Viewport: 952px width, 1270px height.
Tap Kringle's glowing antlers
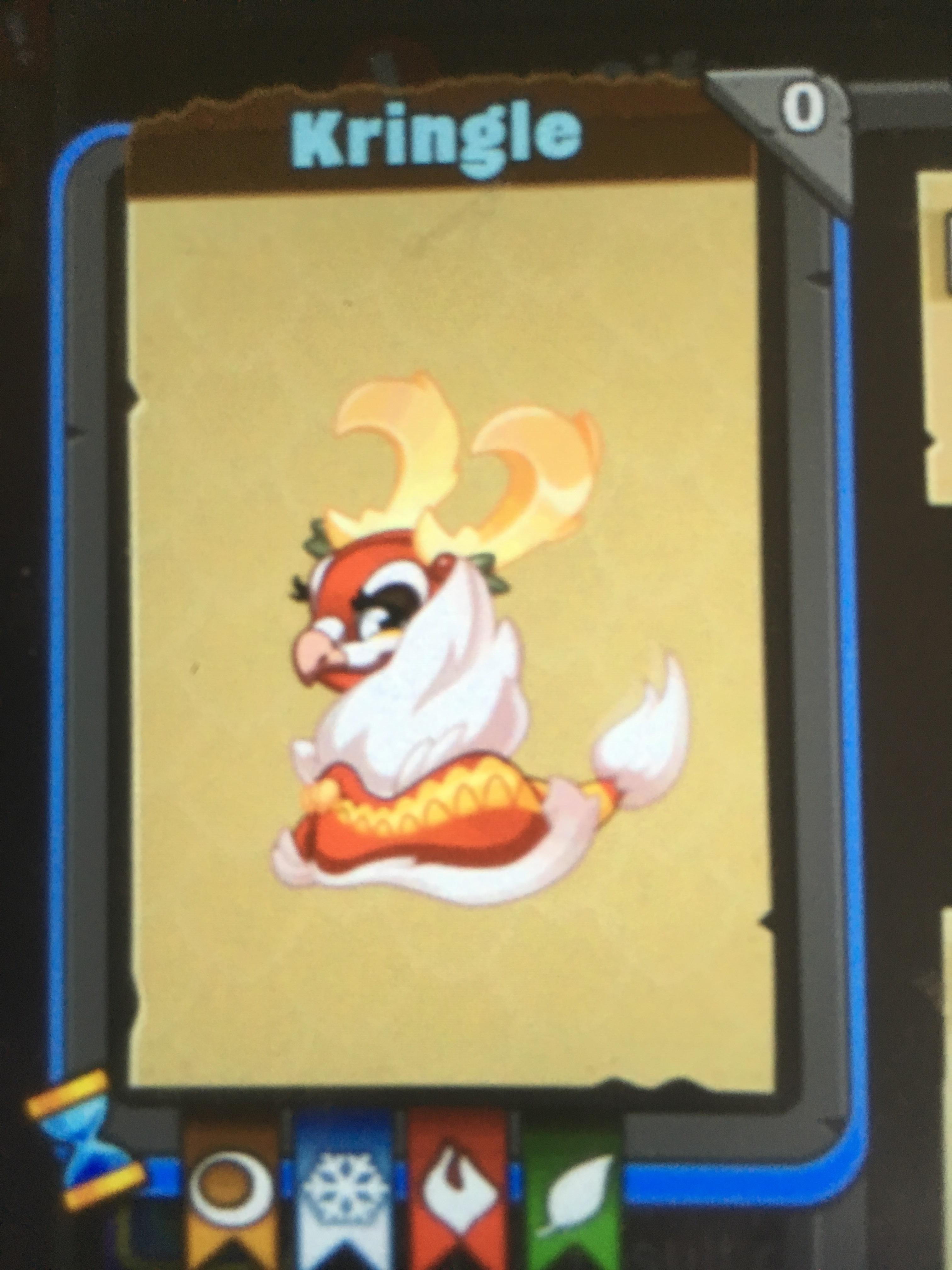coord(459,459)
